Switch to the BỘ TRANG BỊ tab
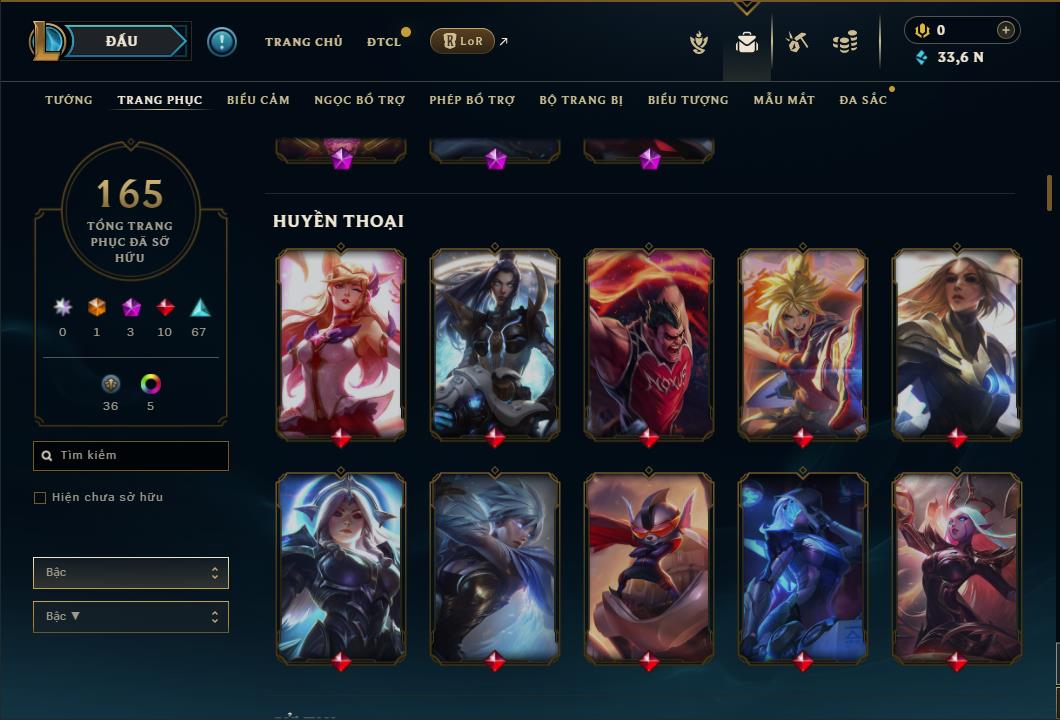Viewport: 1060px width, 720px height. tap(581, 100)
